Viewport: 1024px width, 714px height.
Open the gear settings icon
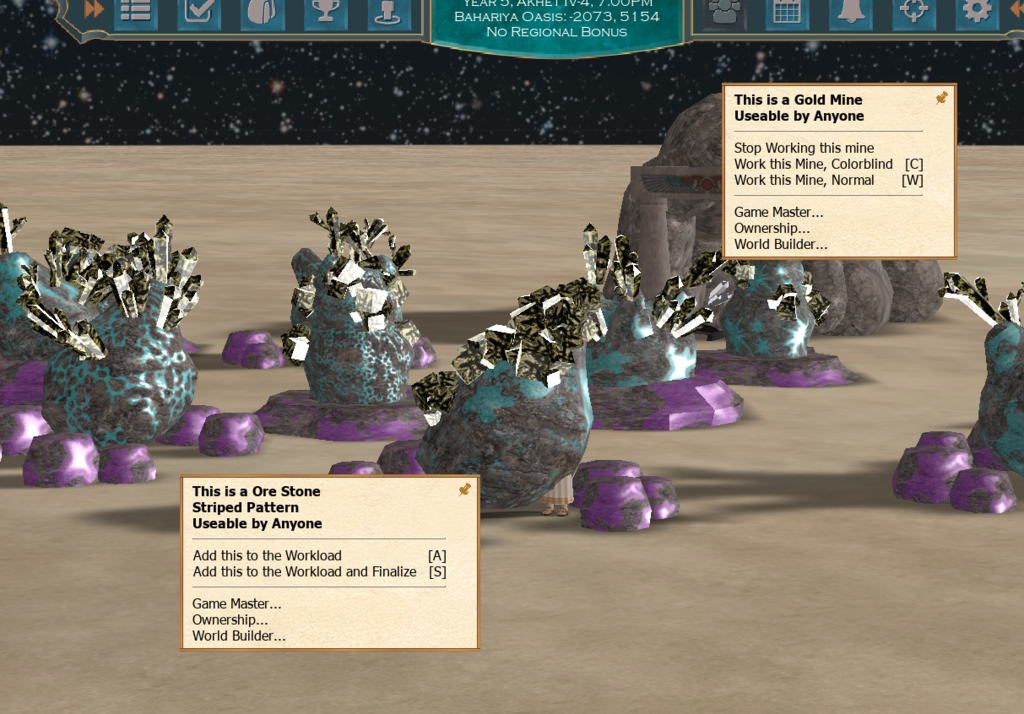click(x=976, y=11)
